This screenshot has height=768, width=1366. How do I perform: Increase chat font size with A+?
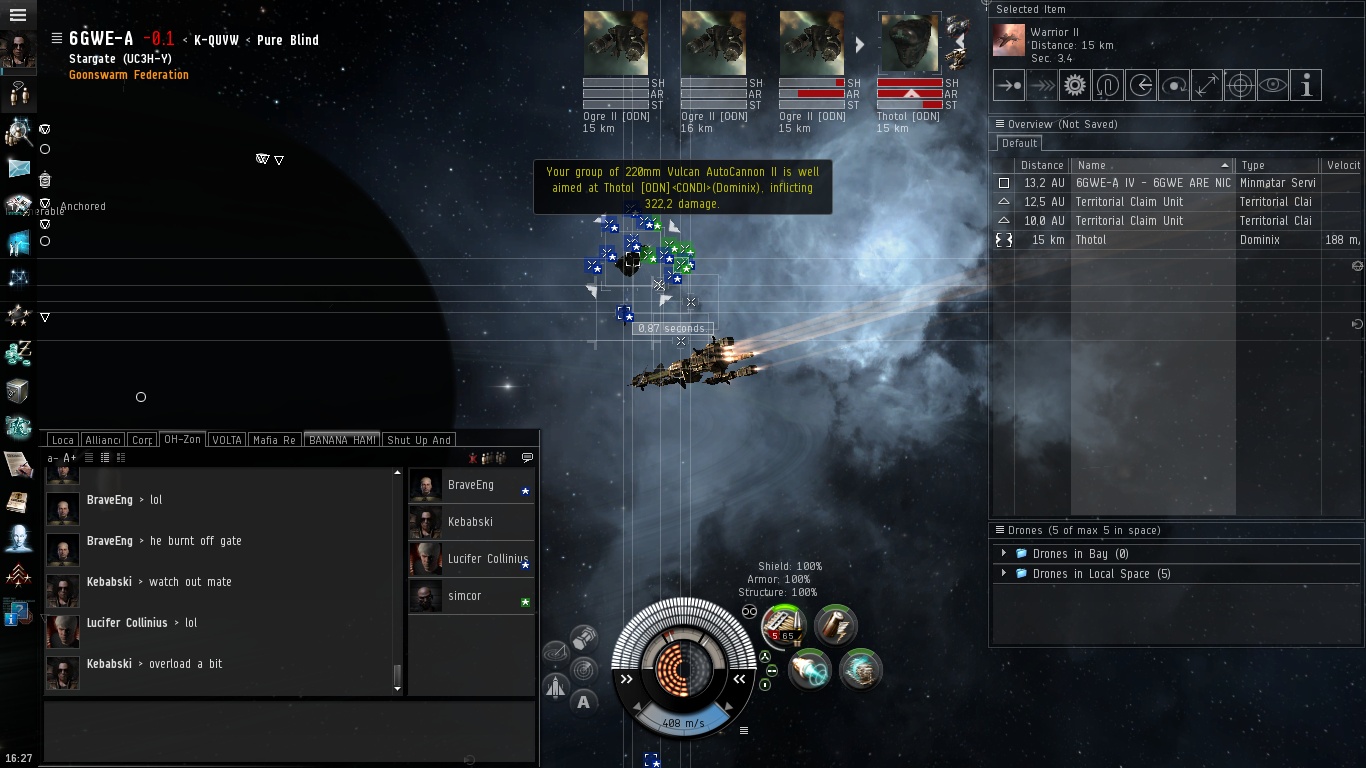click(x=70, y=458)
